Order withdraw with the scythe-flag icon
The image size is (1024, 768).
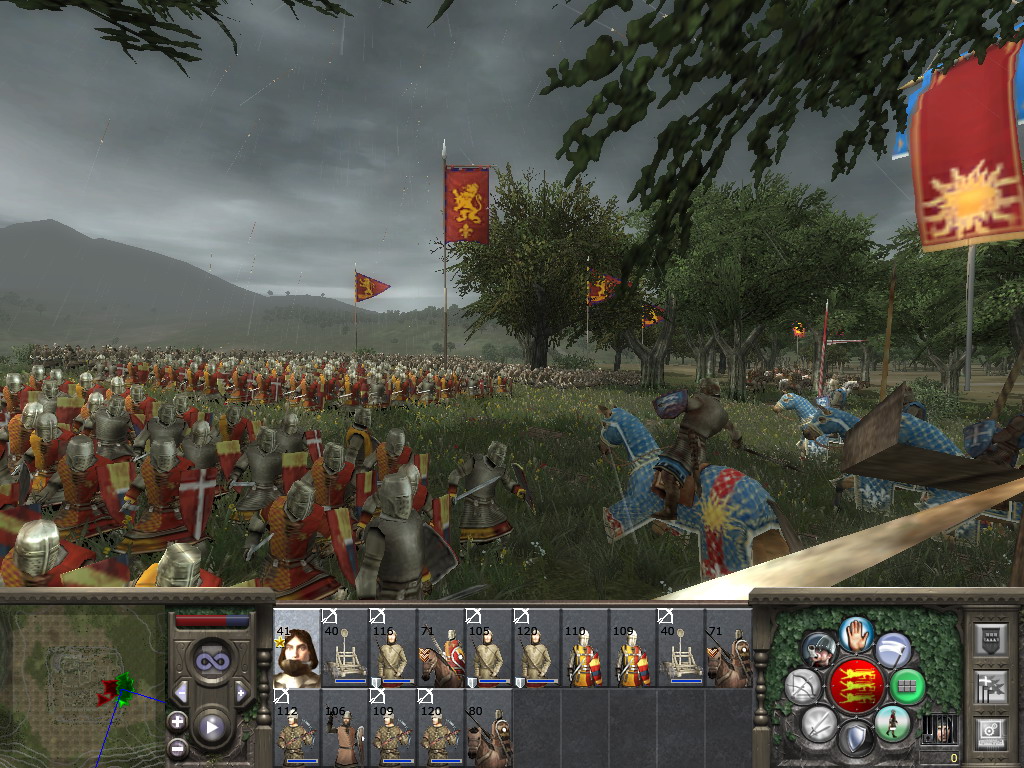pos(892,650)
